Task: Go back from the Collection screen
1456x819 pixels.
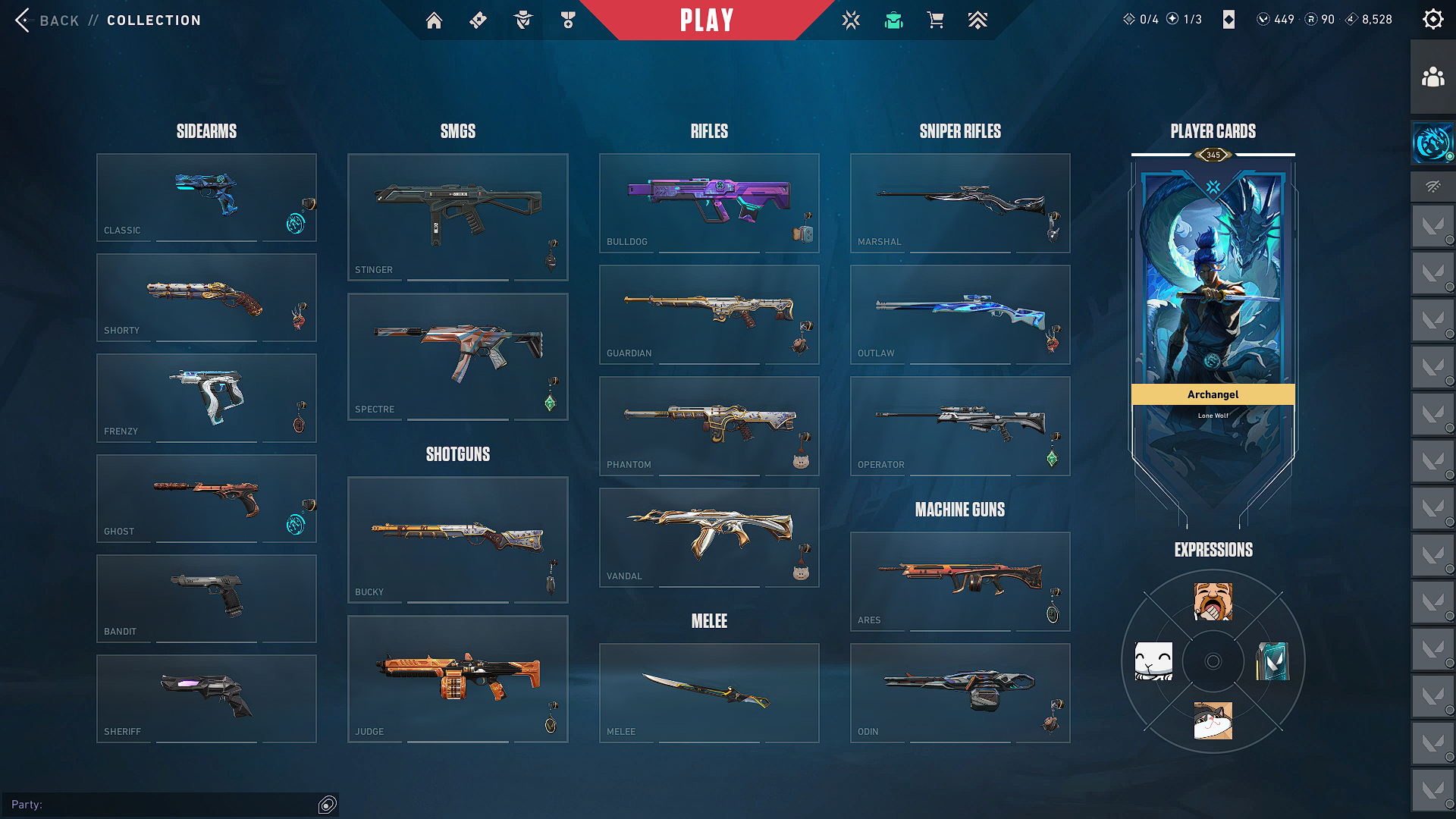Action: pos(47,20)
